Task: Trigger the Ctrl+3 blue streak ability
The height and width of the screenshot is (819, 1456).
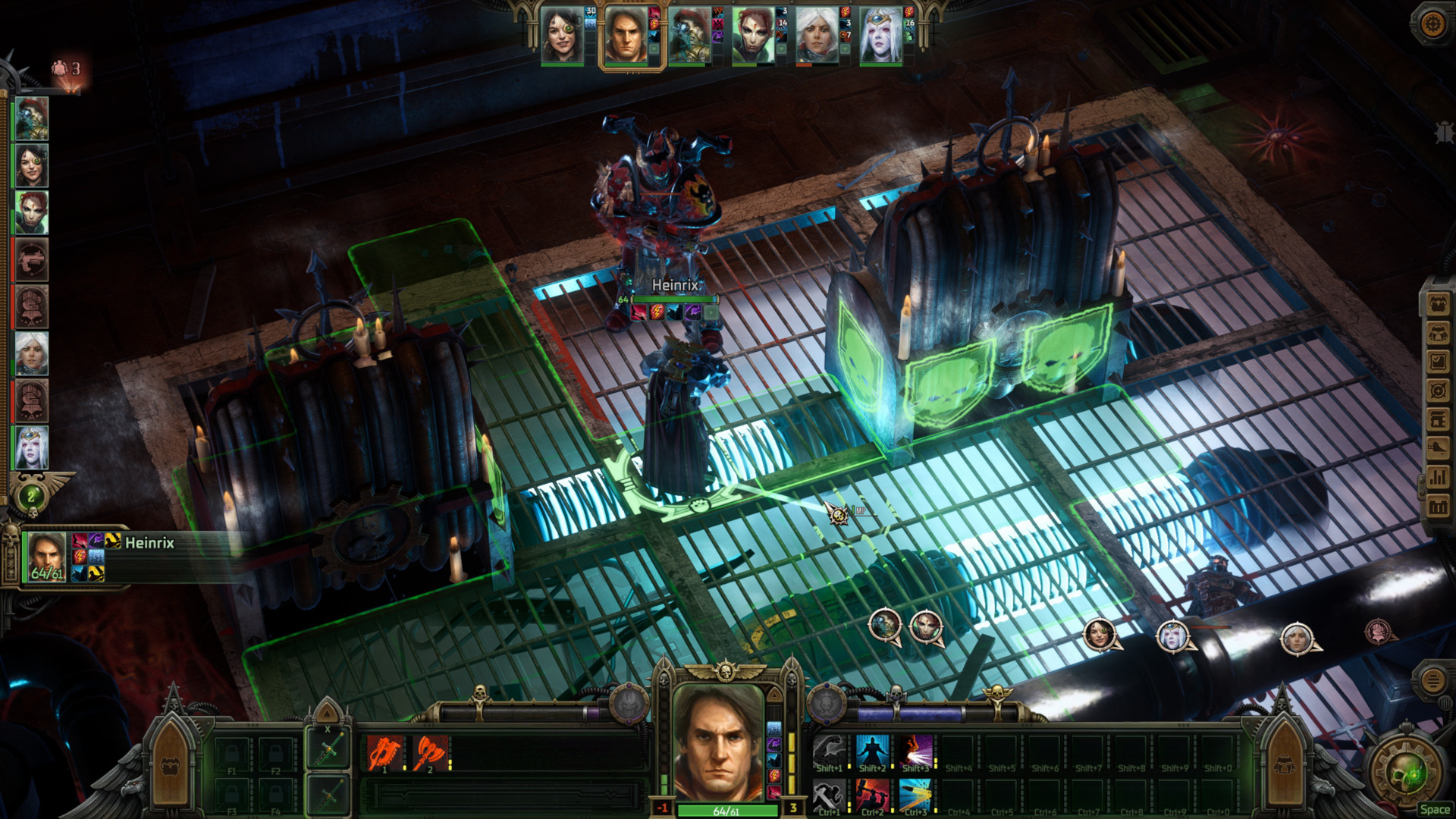Action: [x=915, y=796]
